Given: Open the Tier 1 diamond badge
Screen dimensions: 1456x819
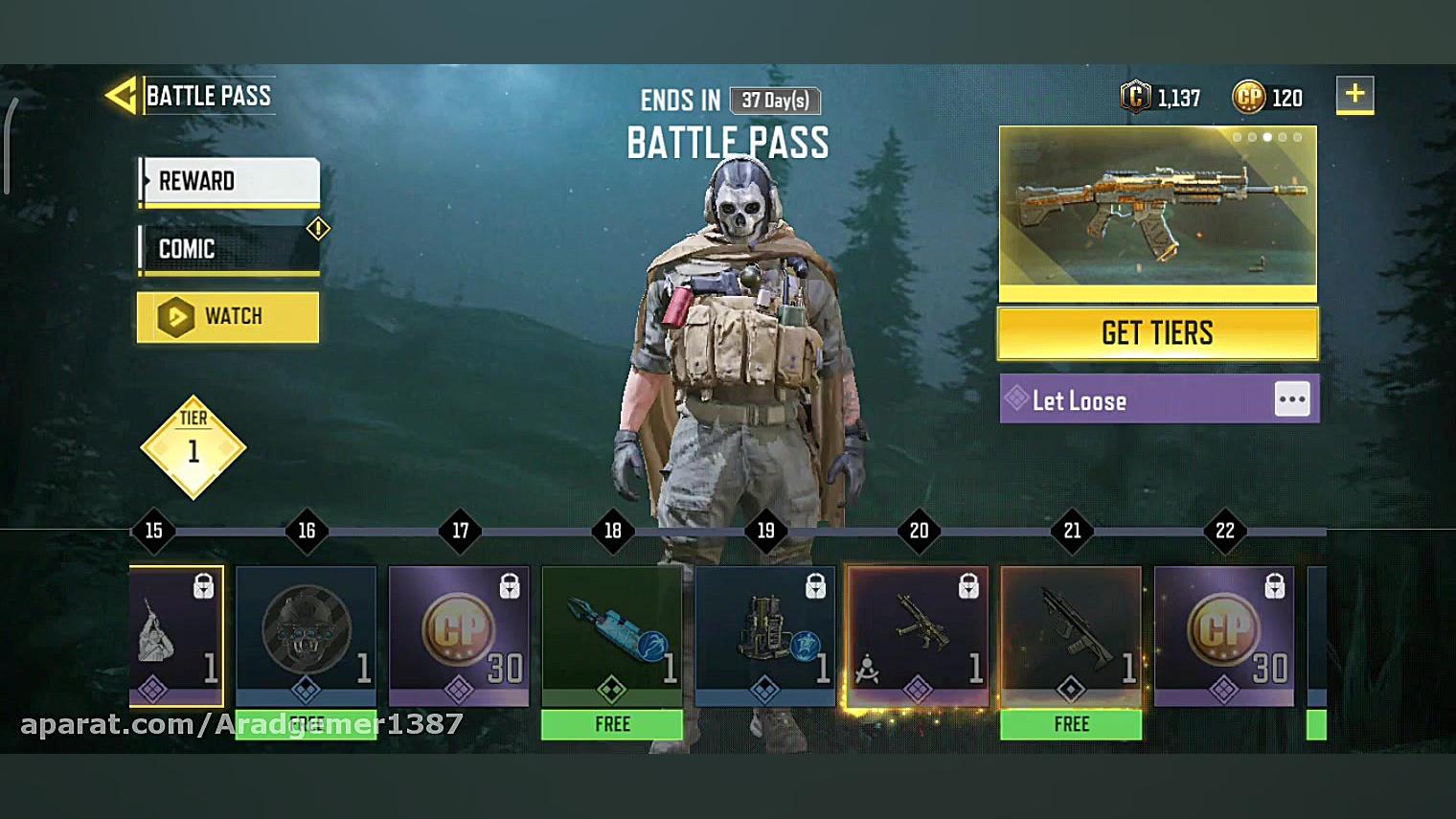Looking at the screenshot, I should (x=193, y=447).
